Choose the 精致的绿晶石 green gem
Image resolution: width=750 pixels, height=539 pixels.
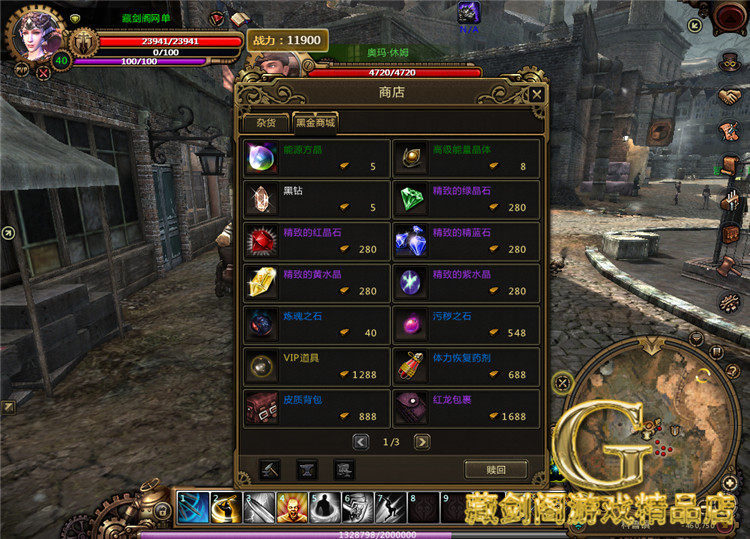(x=466, y=199)
